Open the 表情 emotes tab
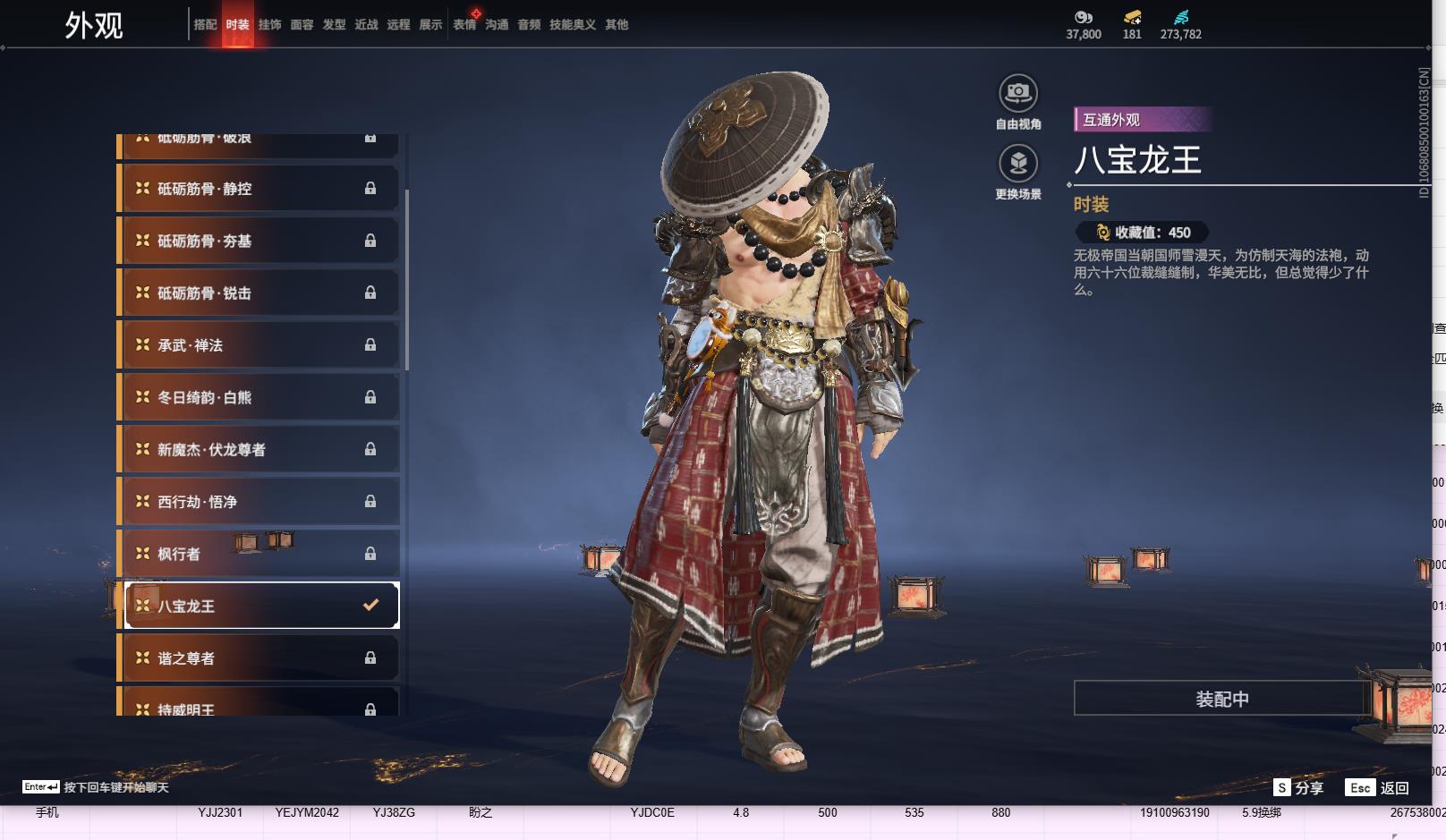This screenshot has width=1446, height=840. tap(464, 25)
